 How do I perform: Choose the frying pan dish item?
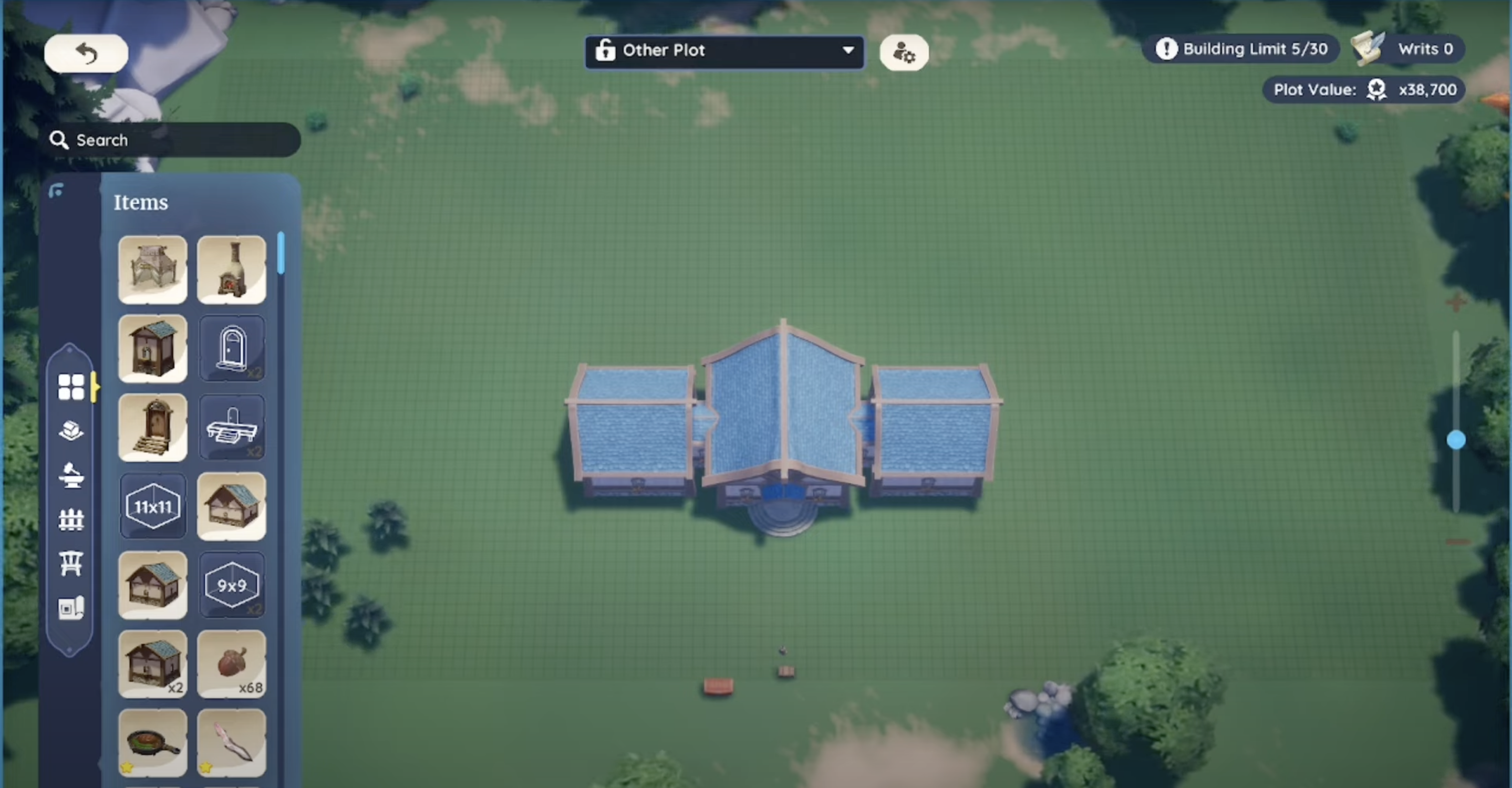click(152, 743)
